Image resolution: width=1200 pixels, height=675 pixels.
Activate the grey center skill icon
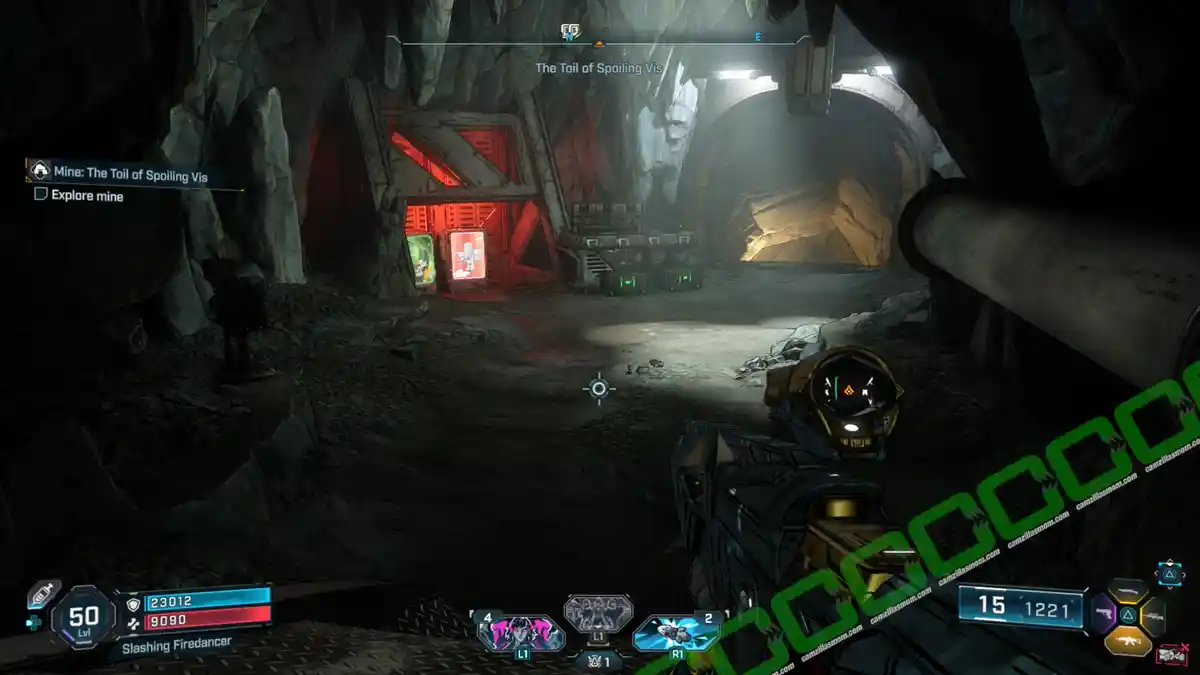tap(598, 613)
